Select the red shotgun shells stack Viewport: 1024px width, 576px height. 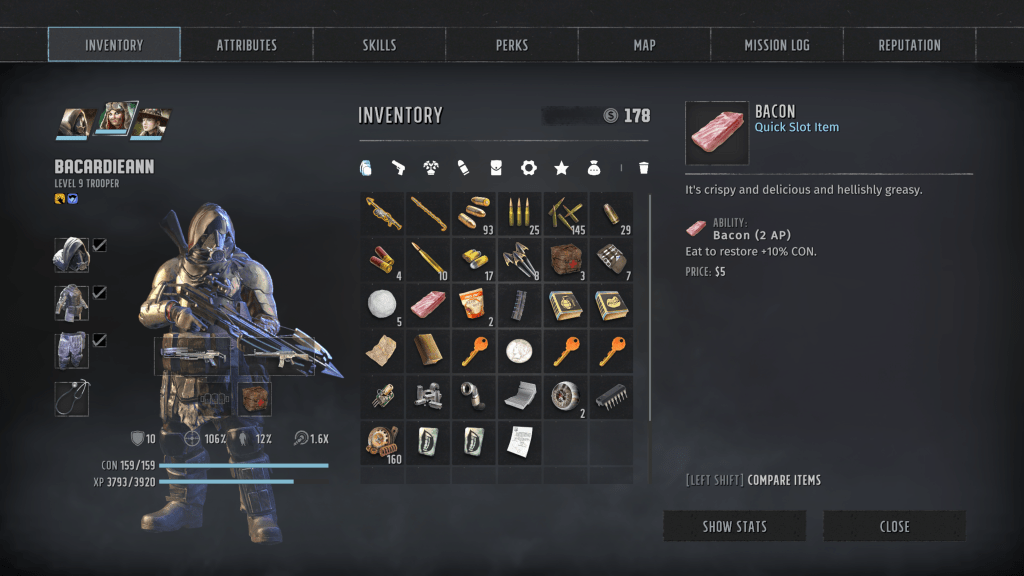381,259
